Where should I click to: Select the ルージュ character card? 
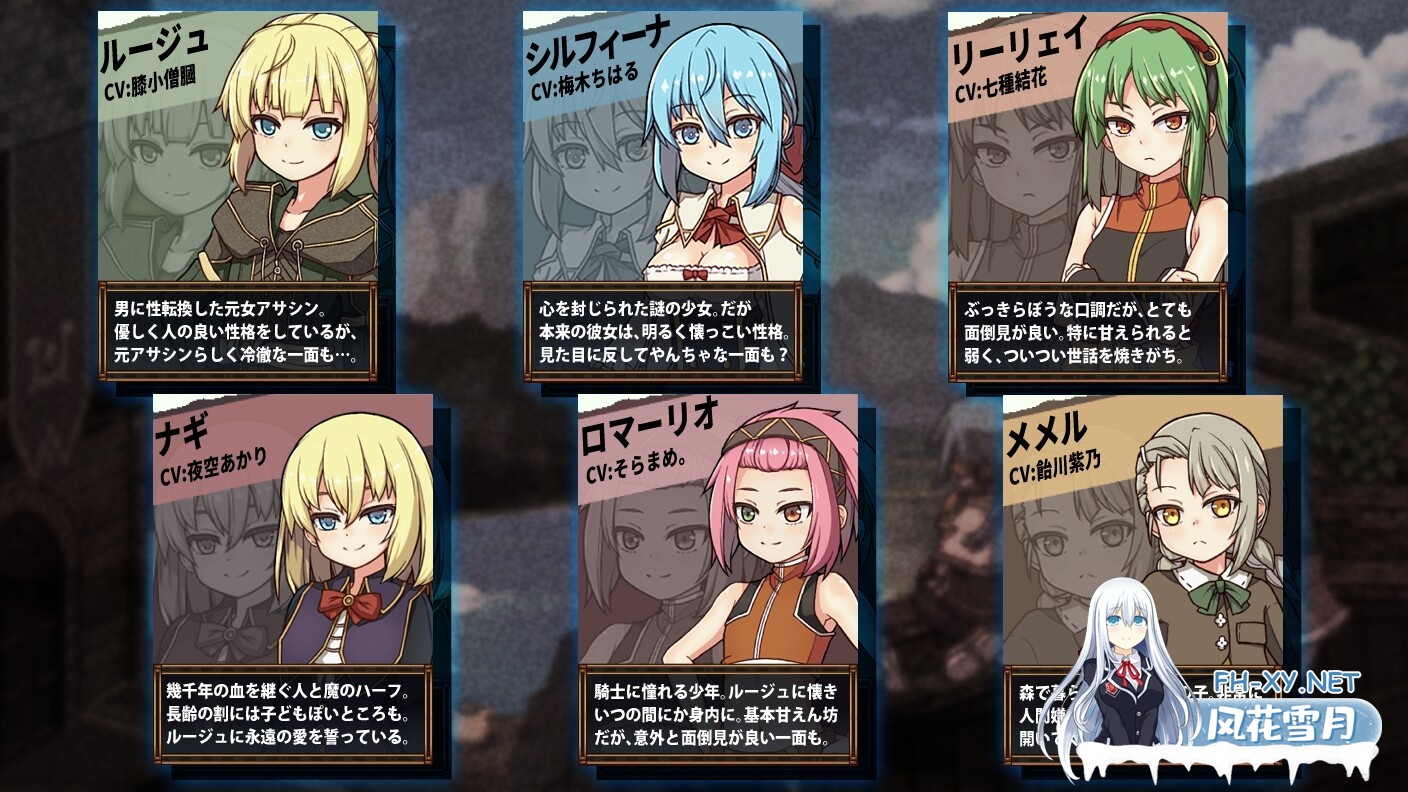[x=238, y=195]
